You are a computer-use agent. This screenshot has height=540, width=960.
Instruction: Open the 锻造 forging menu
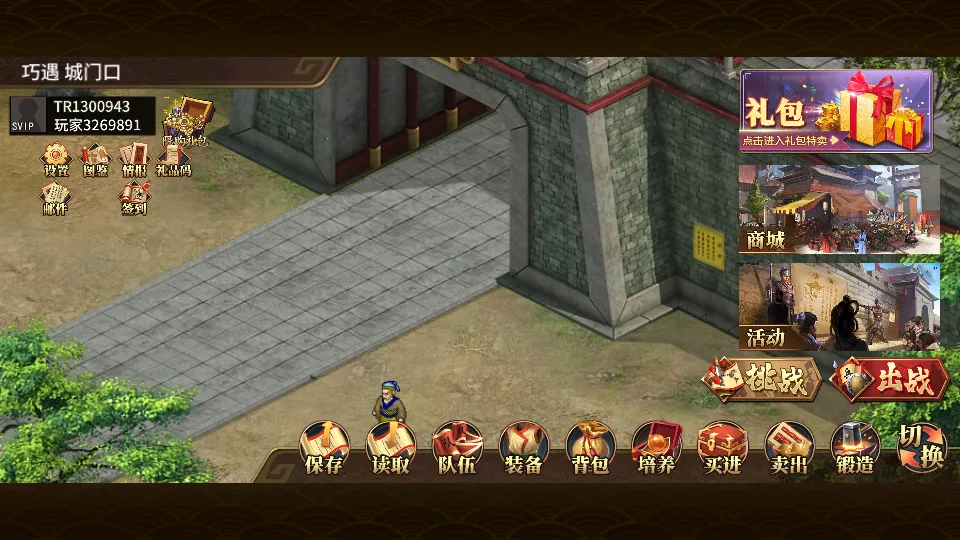point(855,448)
